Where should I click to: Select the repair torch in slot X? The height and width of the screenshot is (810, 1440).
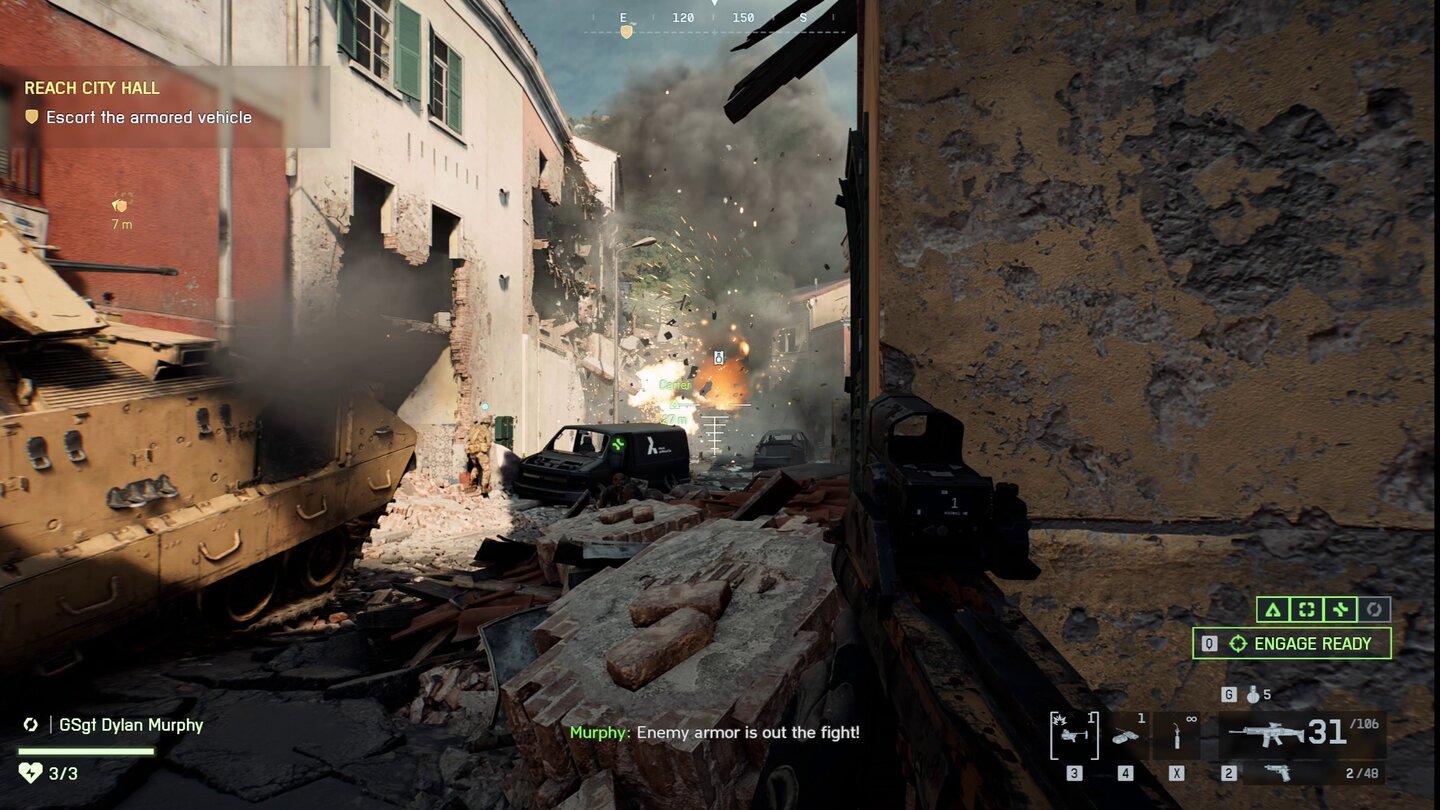click(x=1178, y=734)
